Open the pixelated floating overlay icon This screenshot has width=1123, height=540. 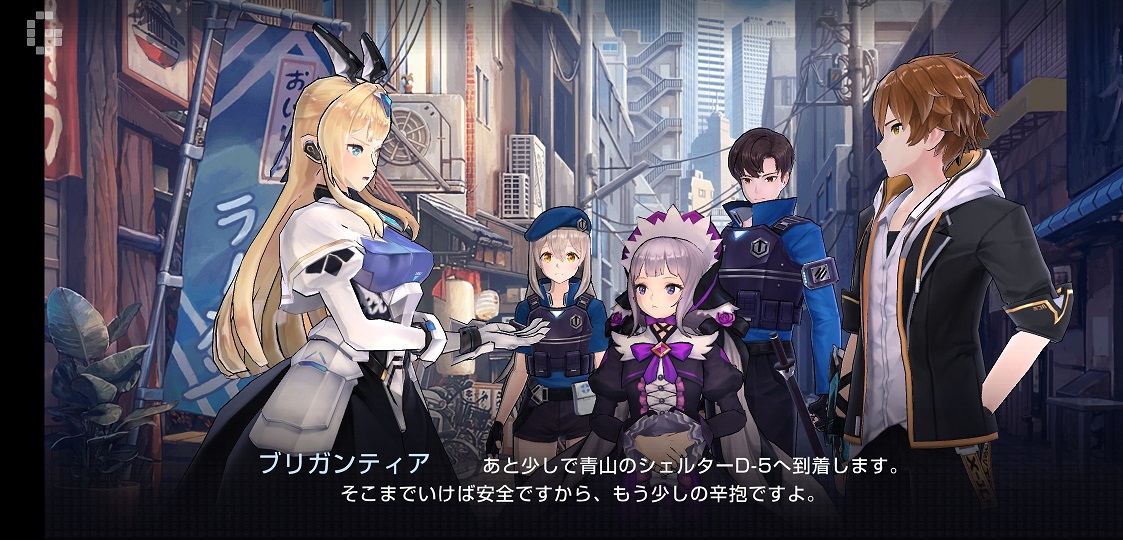[x=44, y=31]
